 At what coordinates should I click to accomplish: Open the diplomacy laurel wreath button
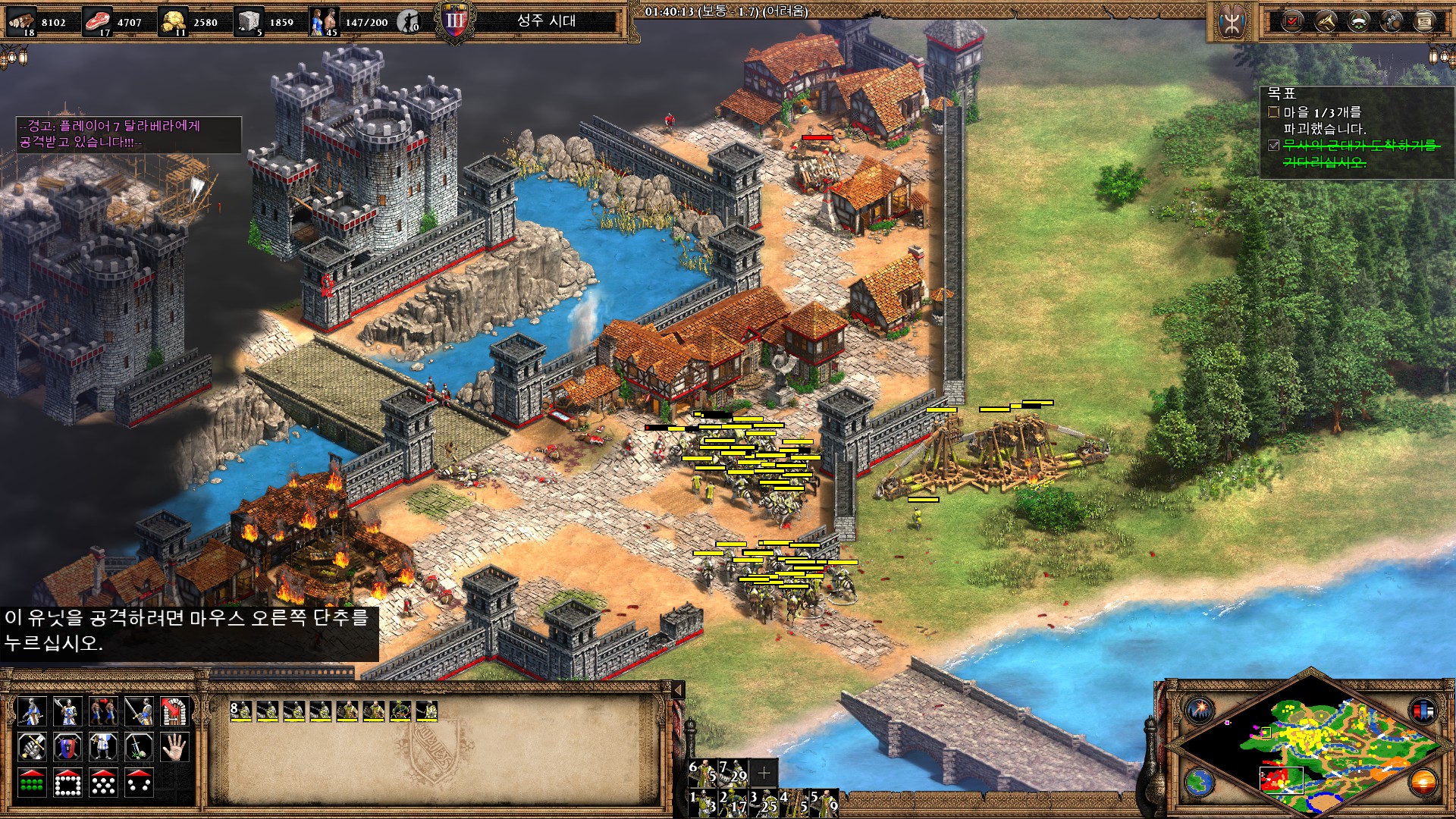[1359, 21]
